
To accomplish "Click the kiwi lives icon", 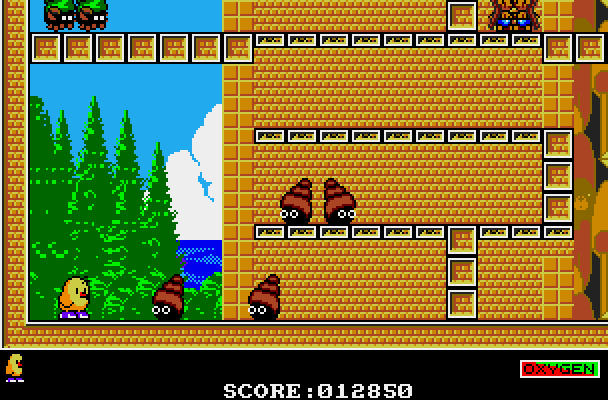I will (15, 366).
